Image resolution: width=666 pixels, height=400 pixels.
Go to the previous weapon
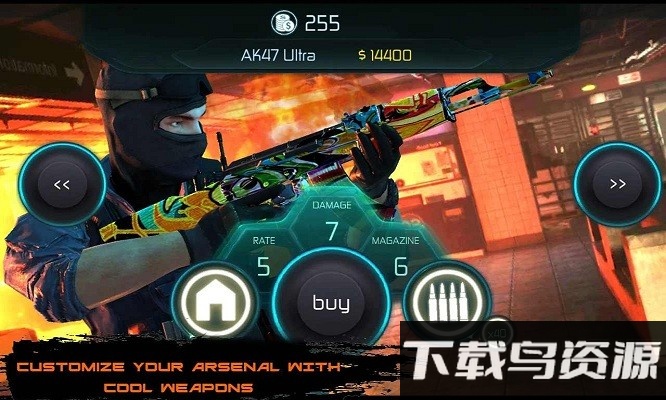point(61,184)
